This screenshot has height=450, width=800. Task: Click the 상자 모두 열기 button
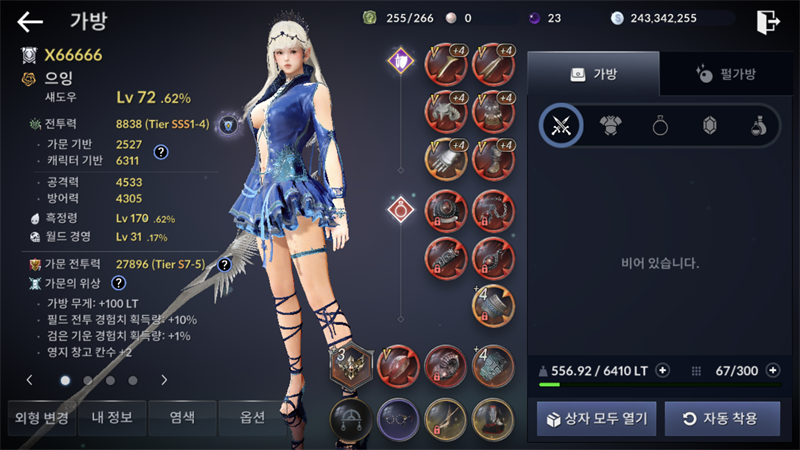(x=596, y=418)
